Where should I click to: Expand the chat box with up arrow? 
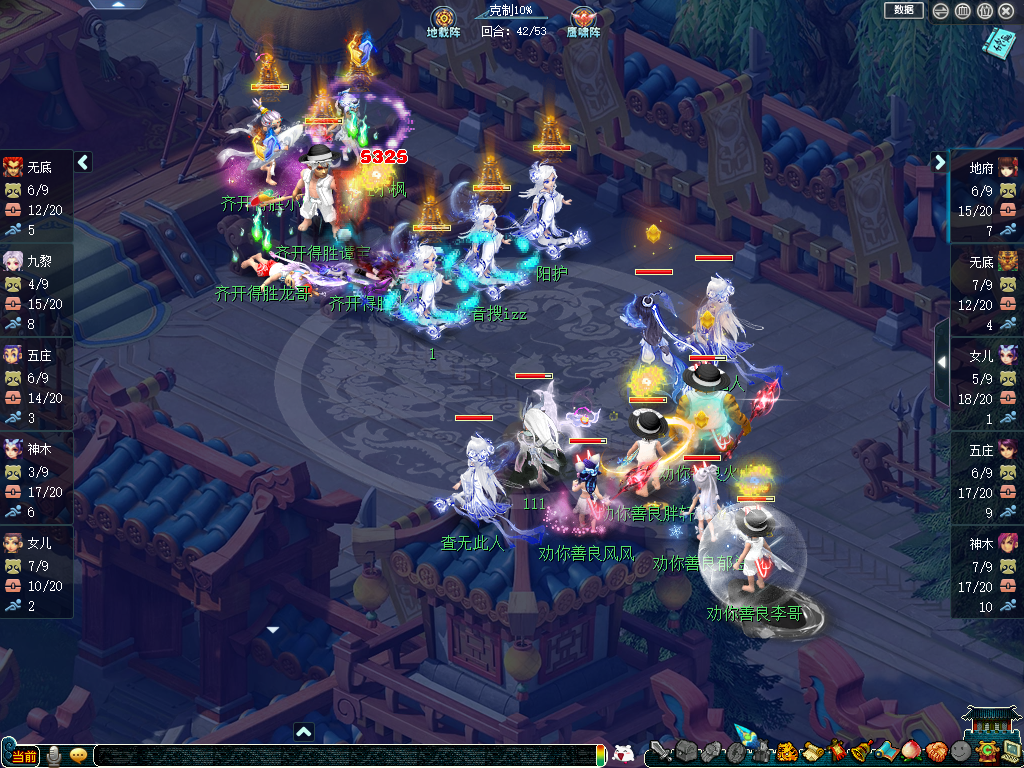click(x=304, y=731)
